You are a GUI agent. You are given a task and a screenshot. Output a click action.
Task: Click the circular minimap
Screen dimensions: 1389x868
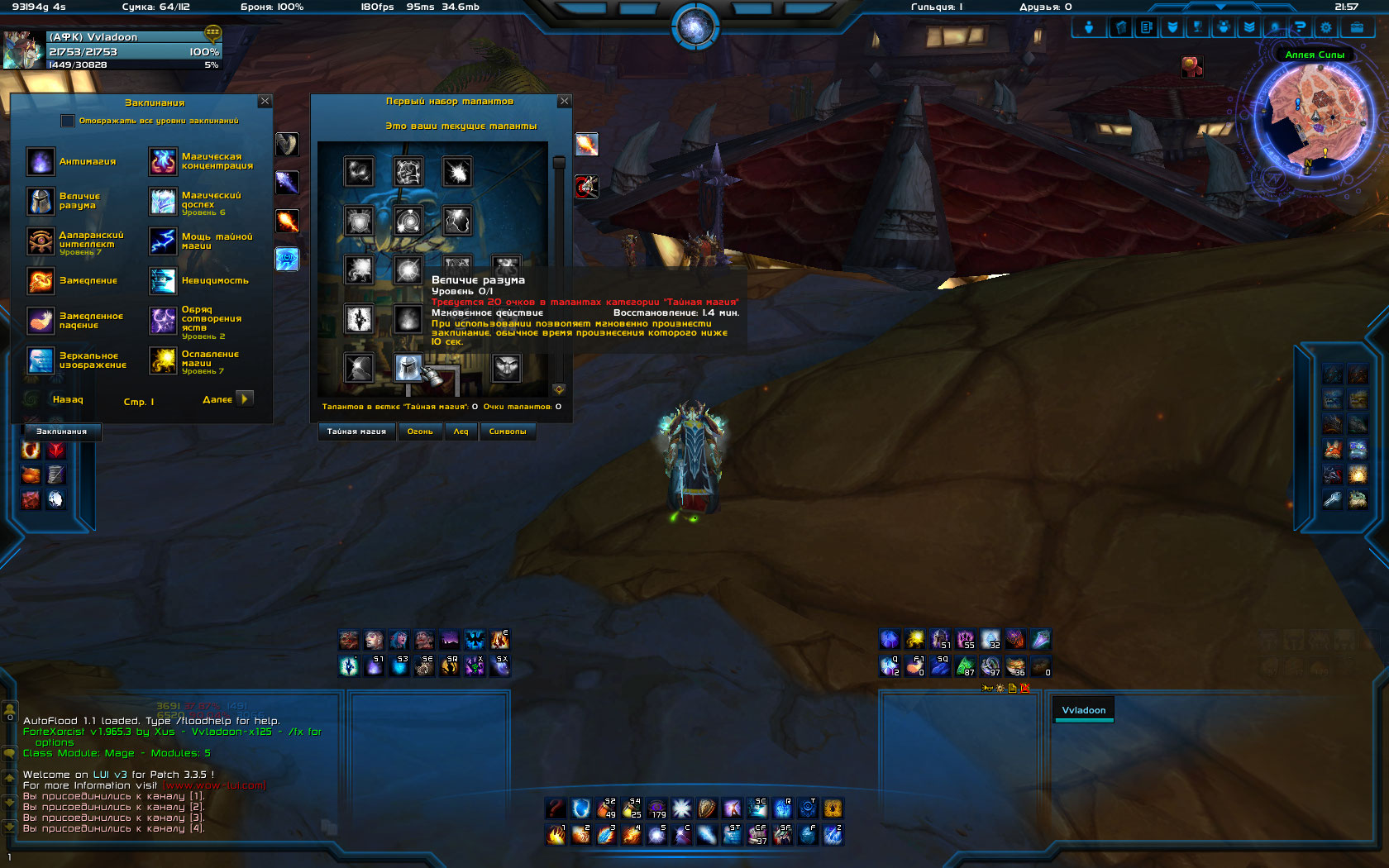click(x=1315, y=116)
